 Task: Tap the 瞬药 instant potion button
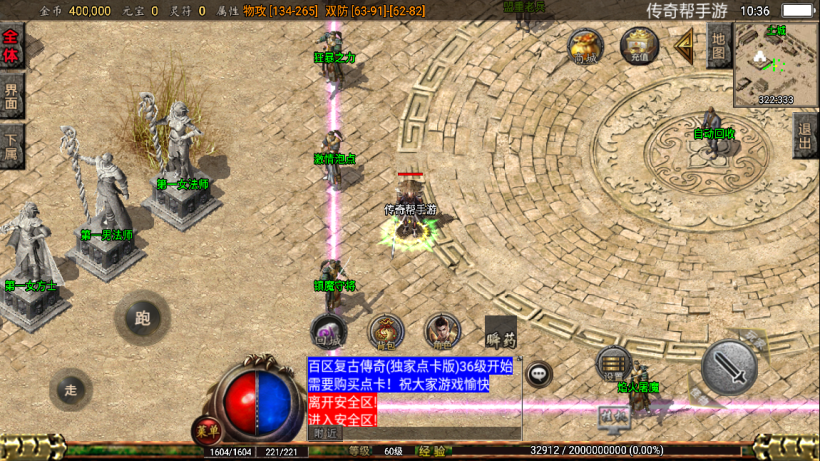[500, 333]
